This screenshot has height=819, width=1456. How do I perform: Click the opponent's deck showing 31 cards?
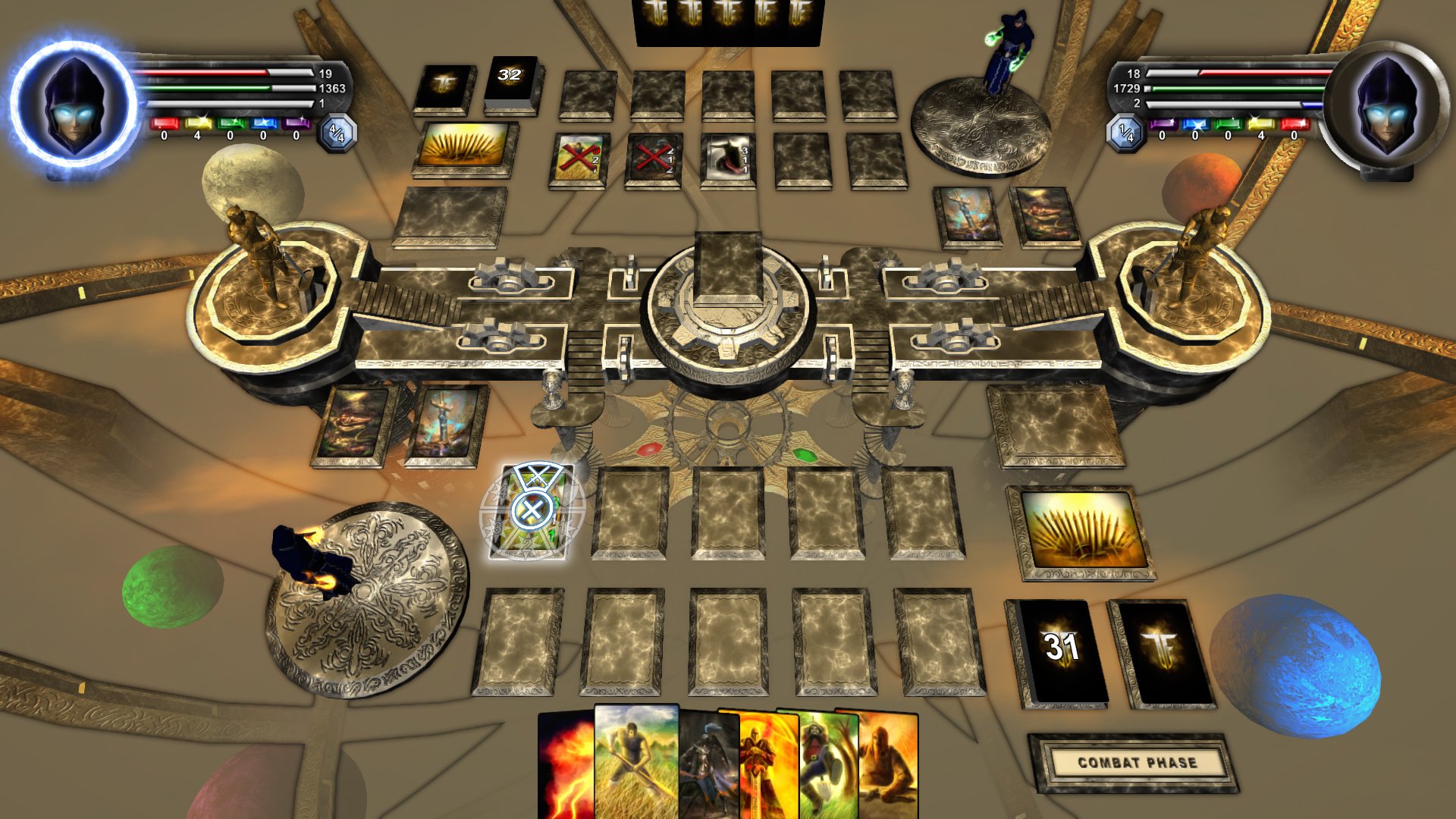1062,643
